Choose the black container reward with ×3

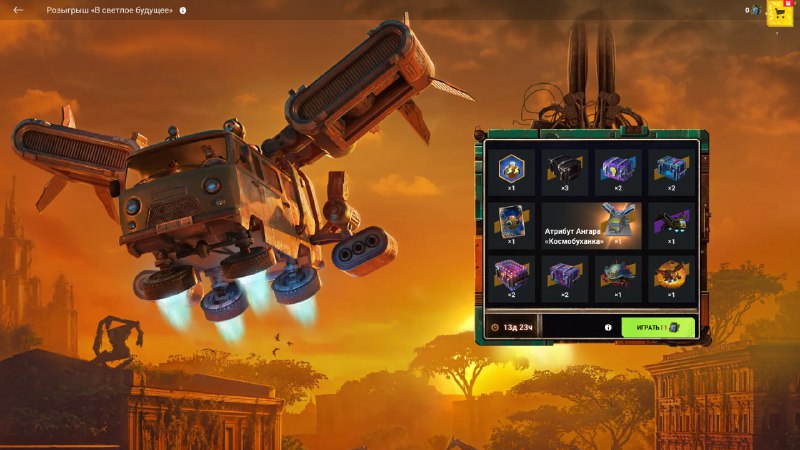(565, 171)
